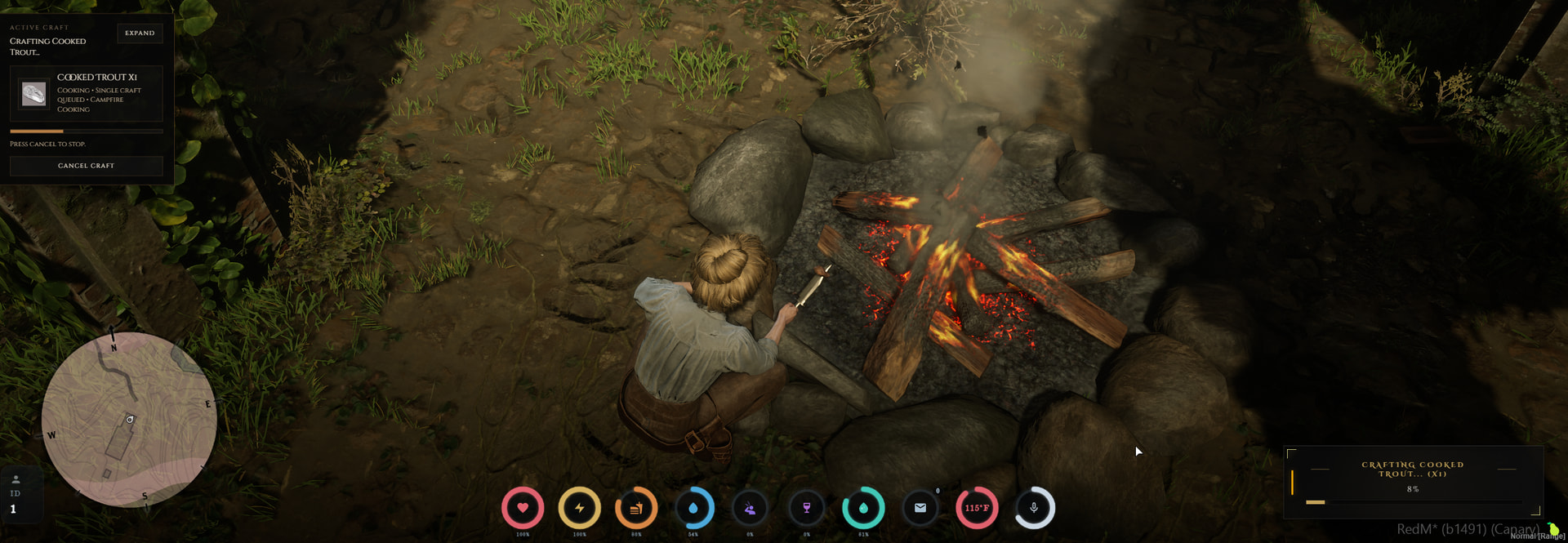Click the 115°F temperature indicator
The width and height of the screenshot is (1568, 543).
pyautogui.click(x=977, y=508)
